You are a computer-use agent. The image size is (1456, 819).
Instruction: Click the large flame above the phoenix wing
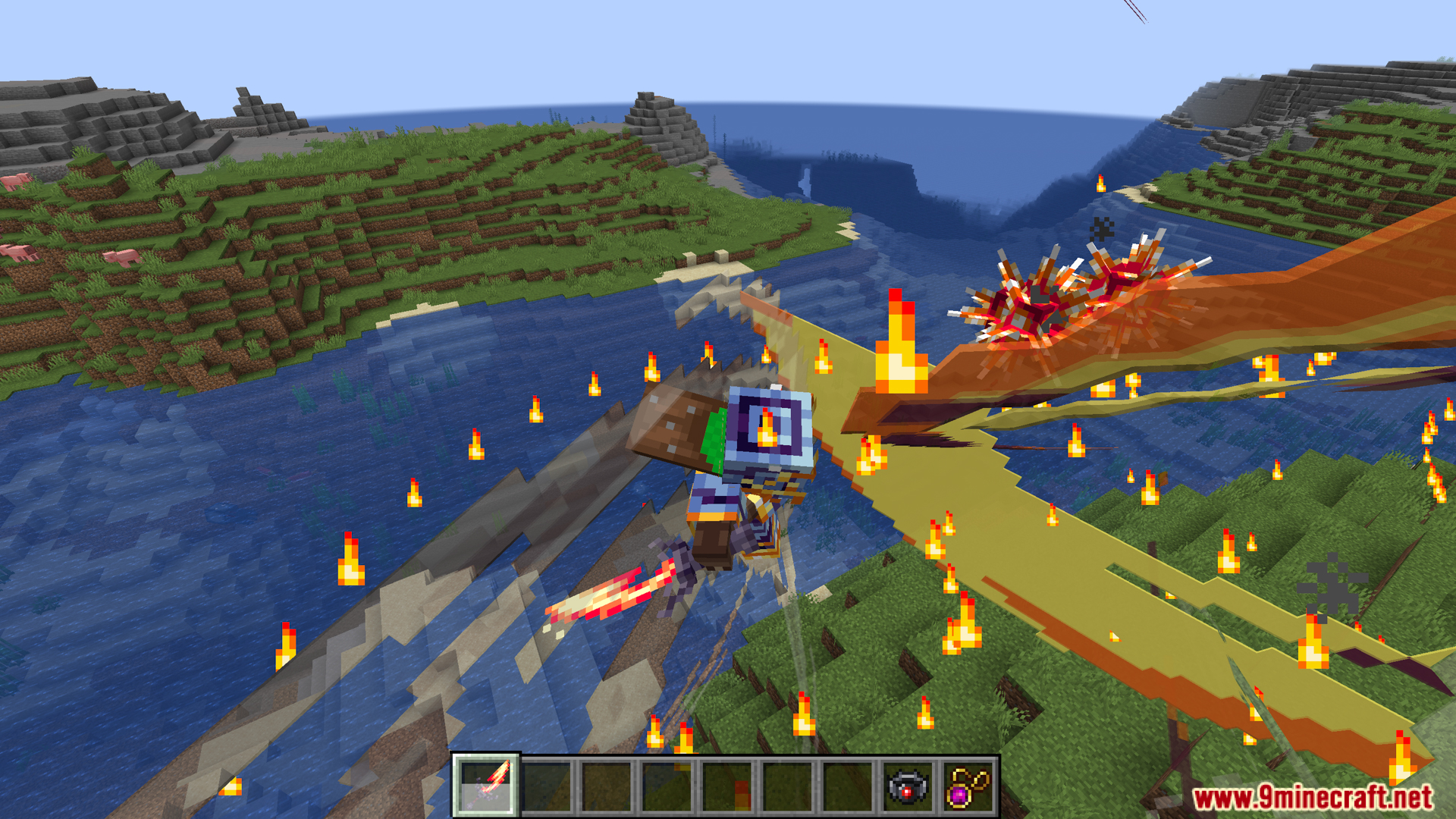(899, 341)
